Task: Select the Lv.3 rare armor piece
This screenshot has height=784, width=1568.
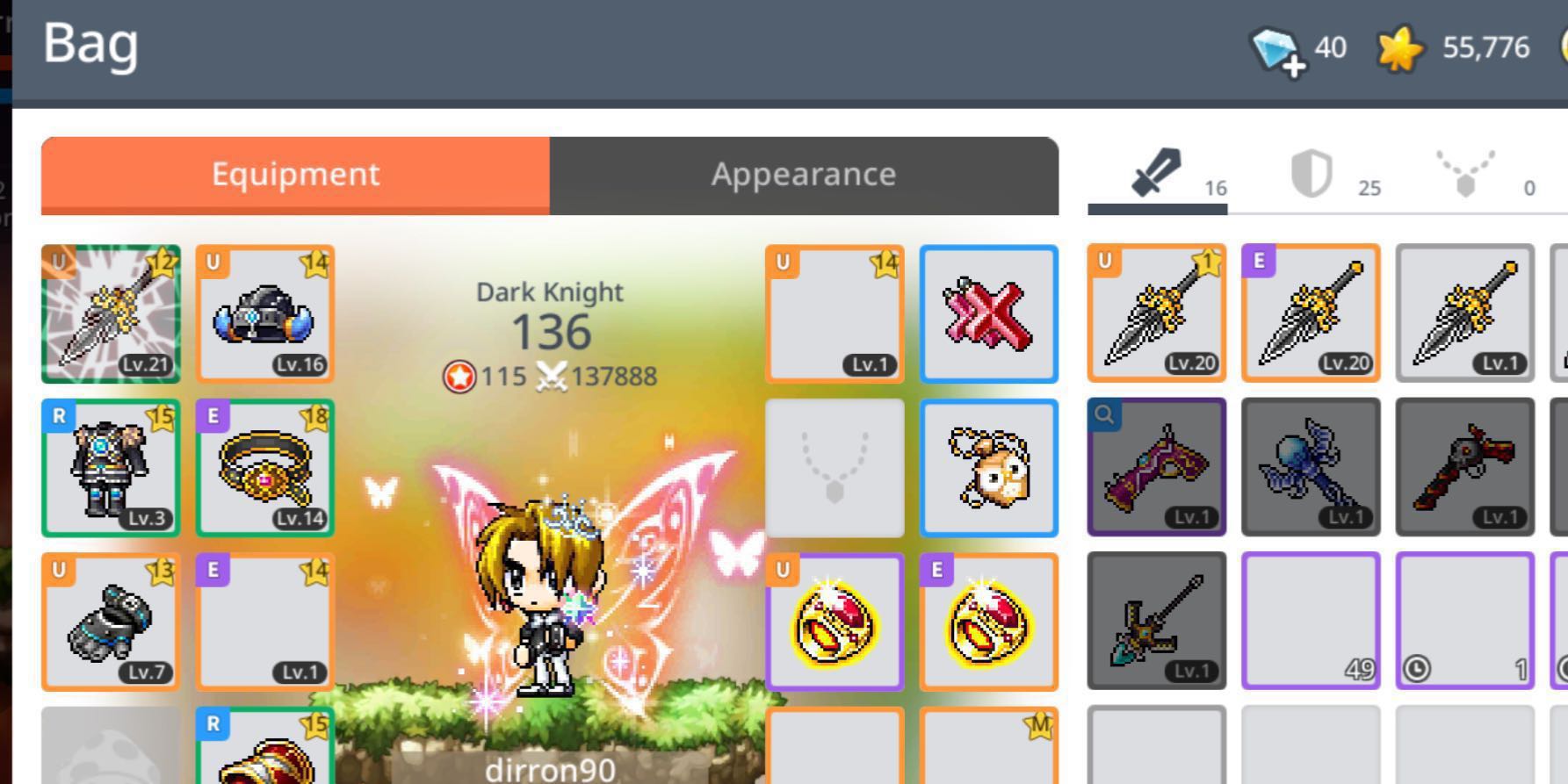Action: click(x=112, y=467)
